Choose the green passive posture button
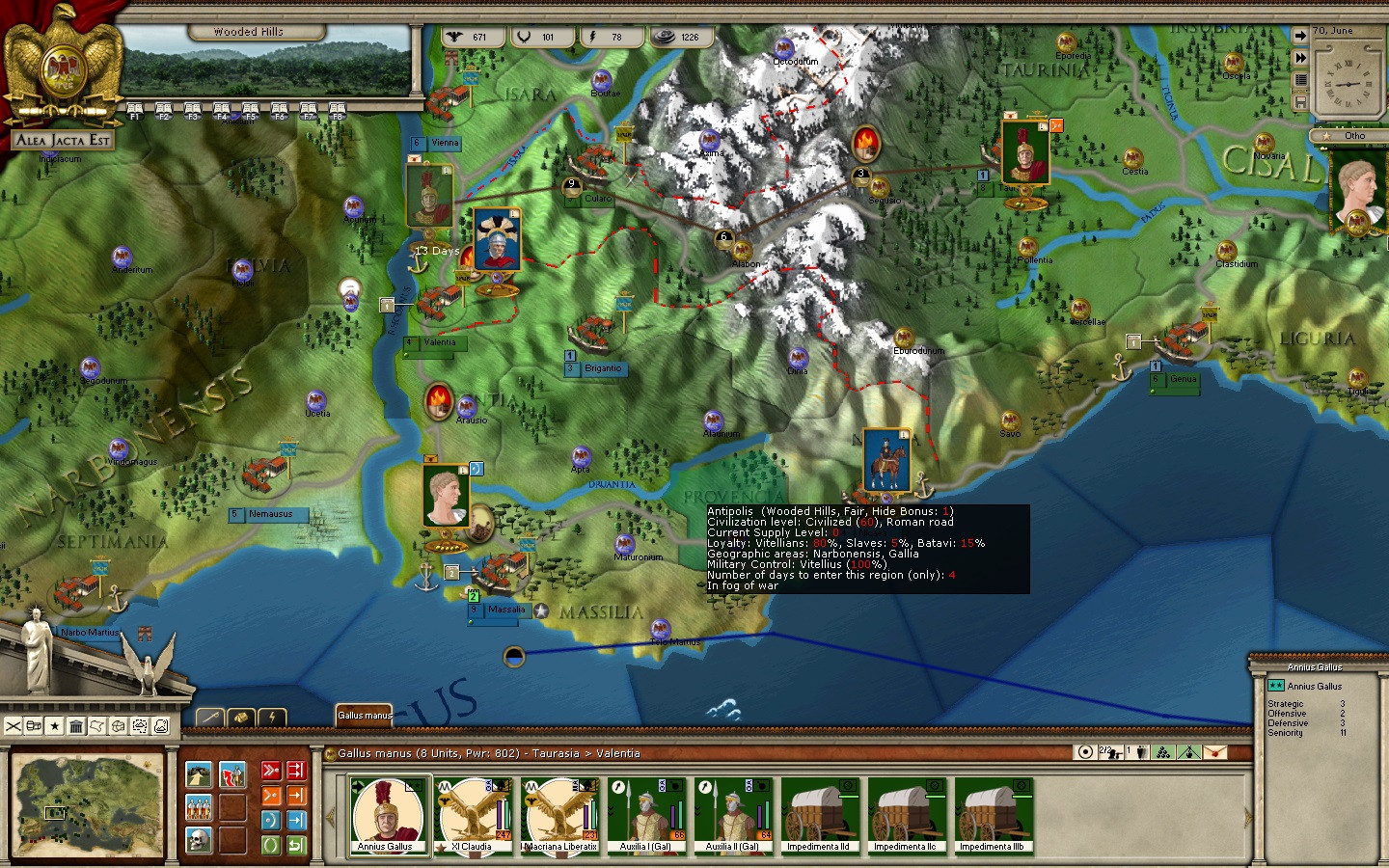Screen dimensions: 1389x868 [x=271, y=845]
